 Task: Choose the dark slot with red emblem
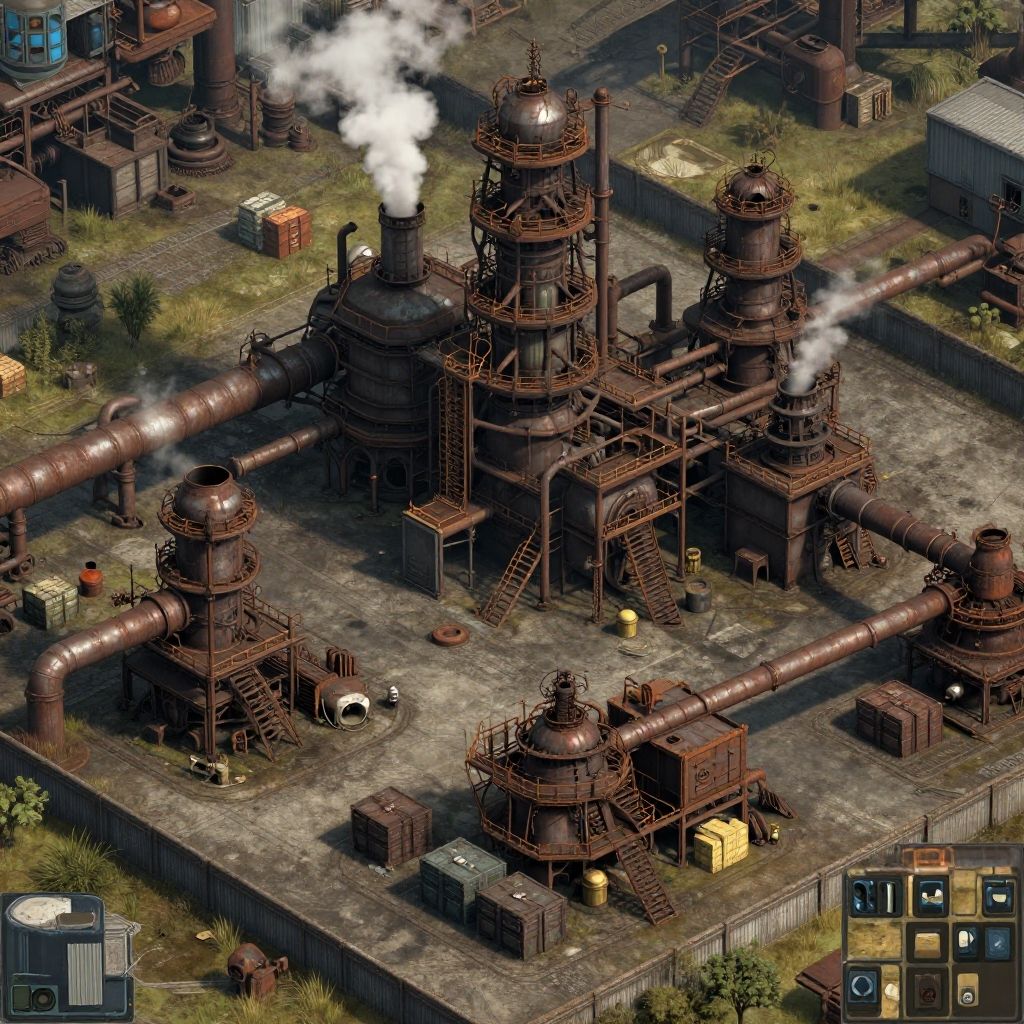pos(929,995)
